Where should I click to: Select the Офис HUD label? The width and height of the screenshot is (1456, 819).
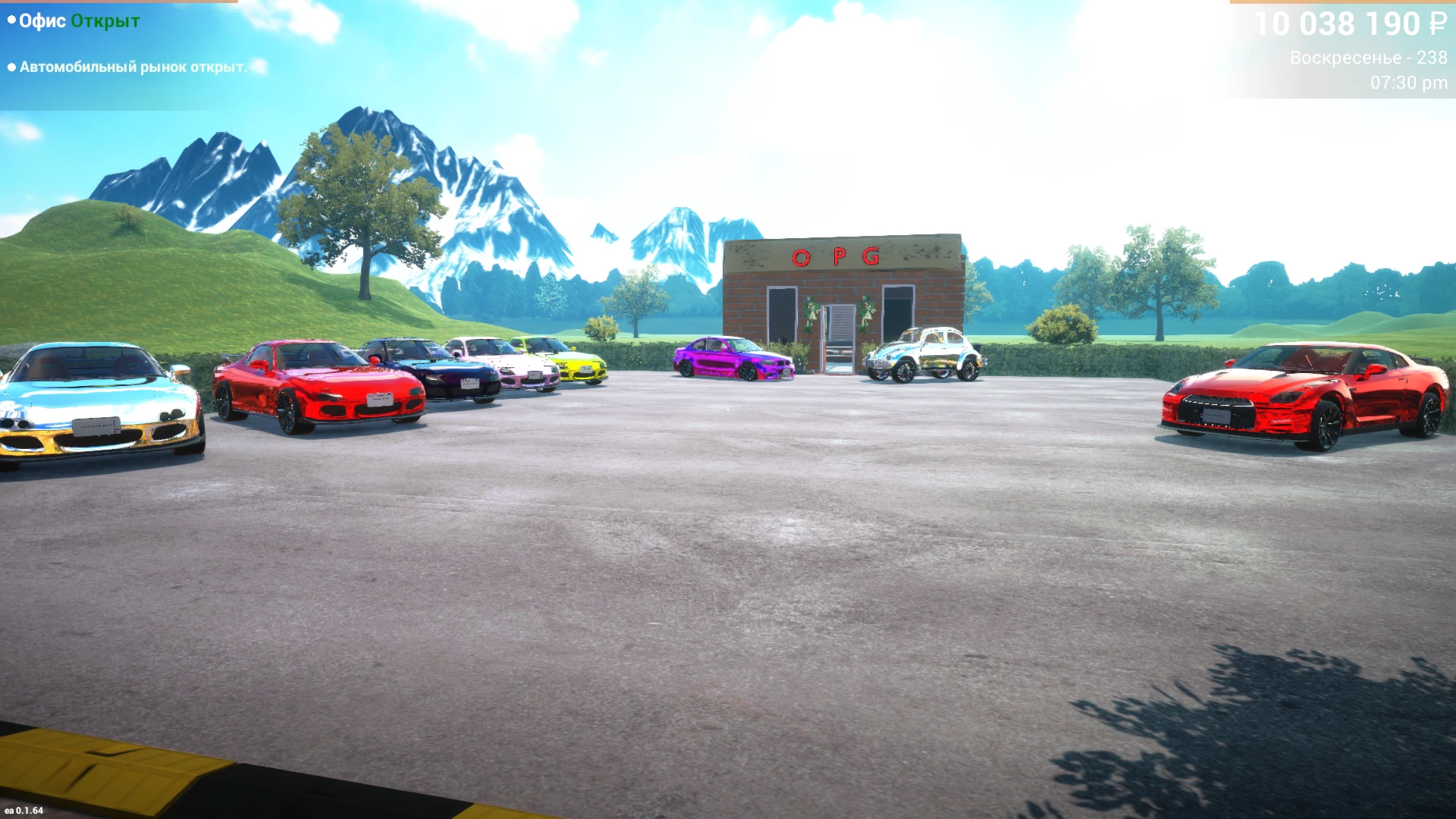(x=42, y=20)
